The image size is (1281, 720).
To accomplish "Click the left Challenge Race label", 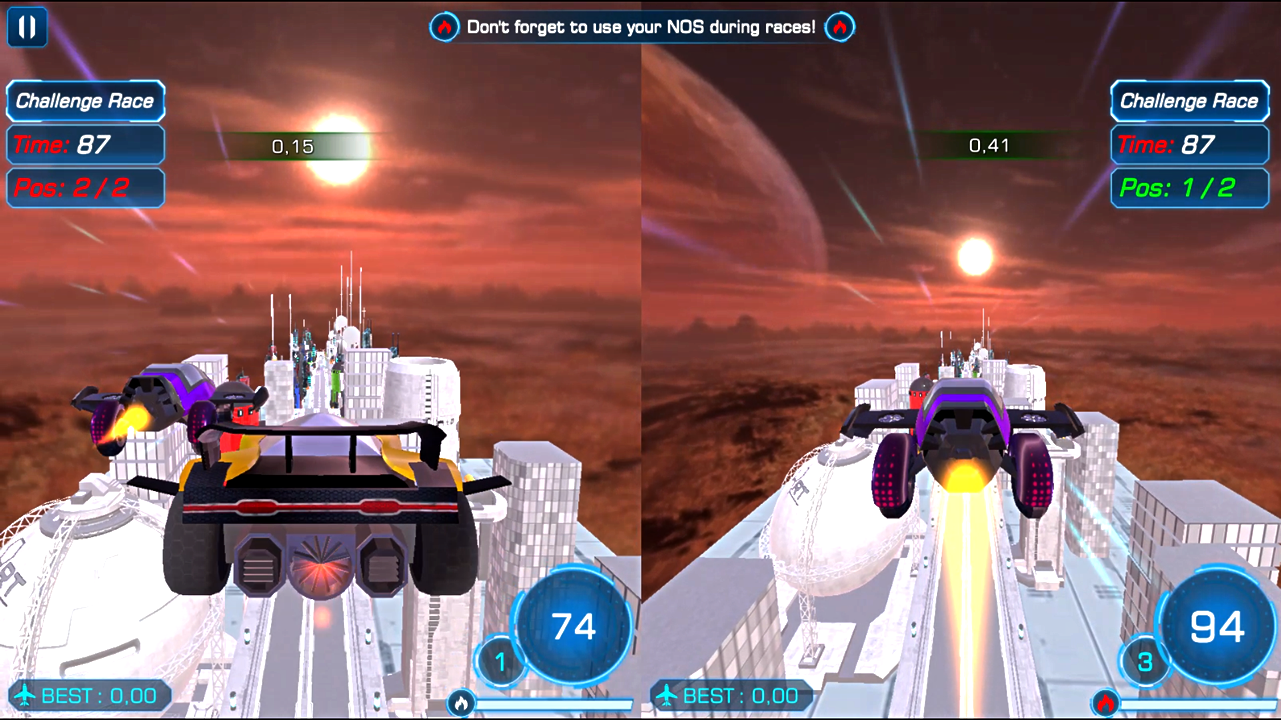I will point(85,101).
